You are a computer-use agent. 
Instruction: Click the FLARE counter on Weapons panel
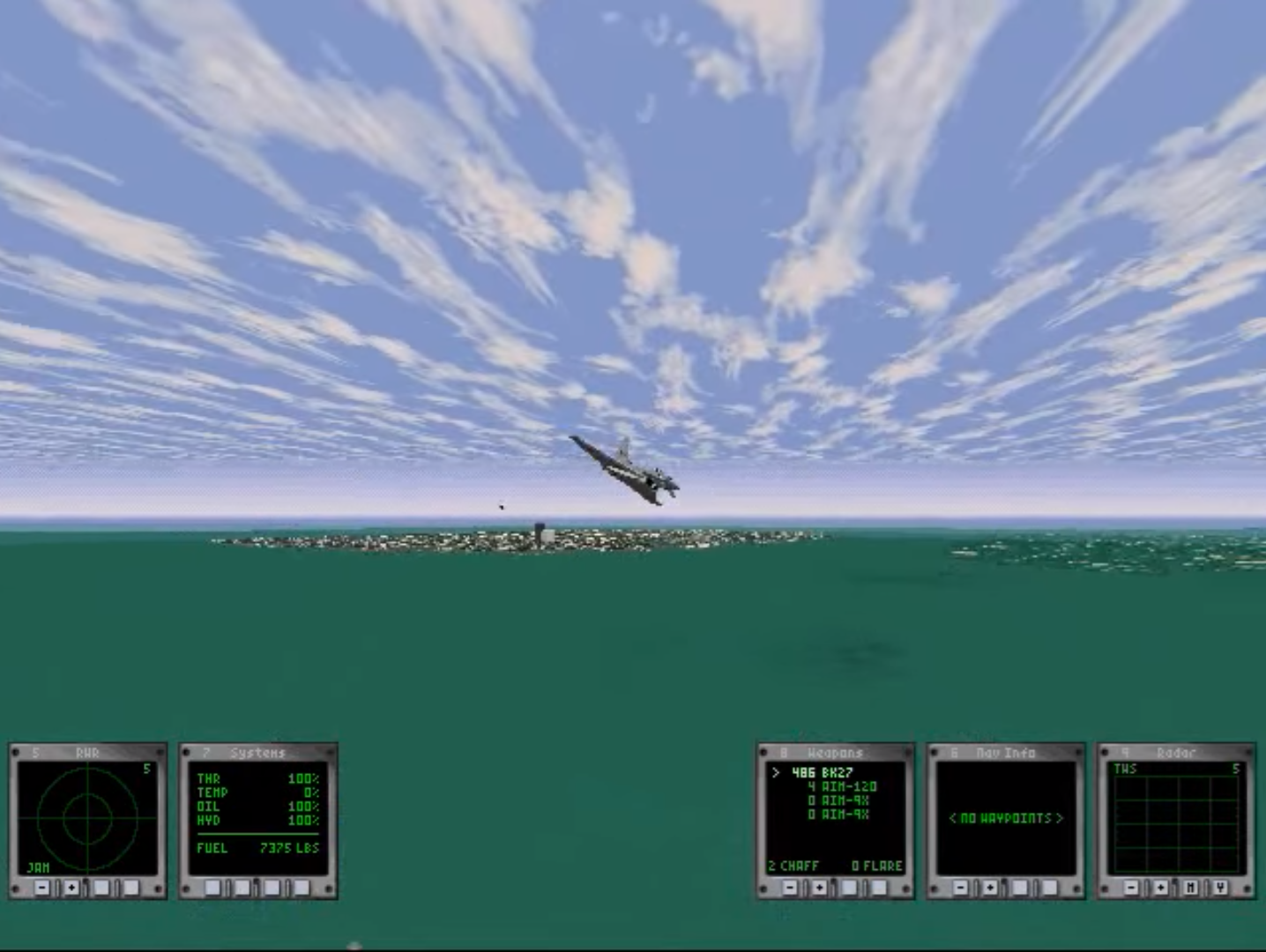pos(877,866)
